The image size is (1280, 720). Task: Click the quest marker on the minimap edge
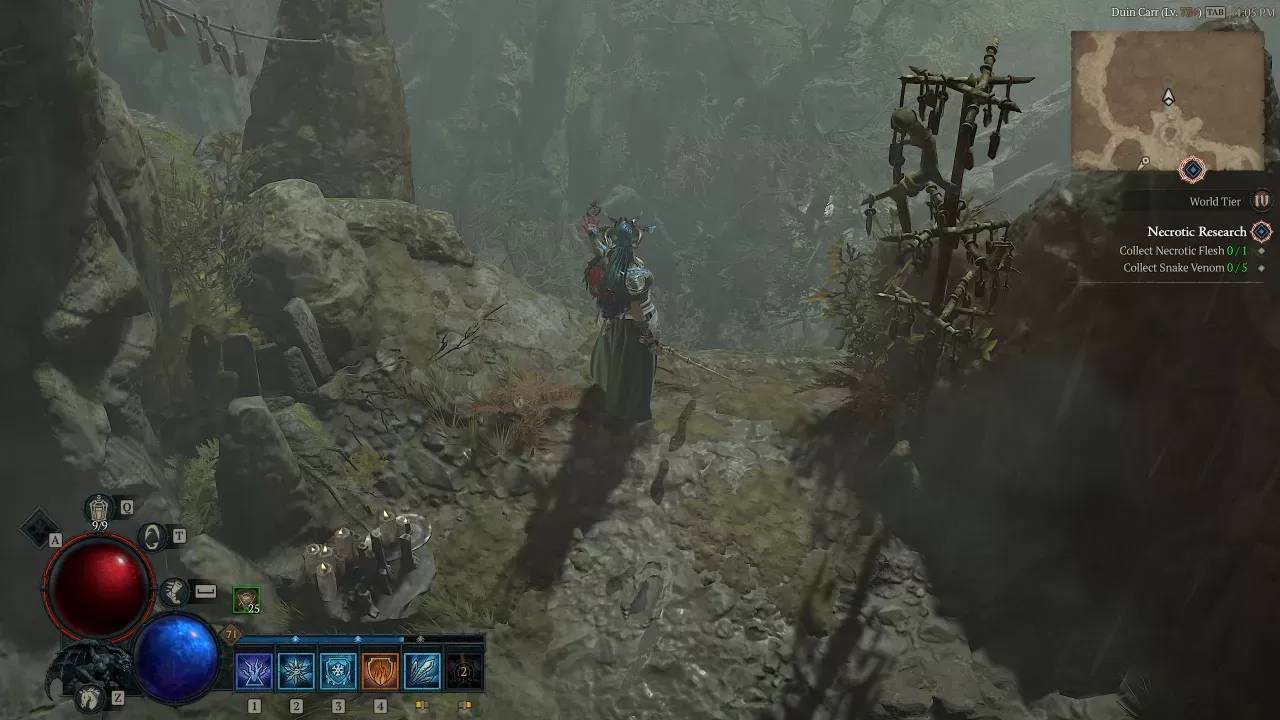1192,170
